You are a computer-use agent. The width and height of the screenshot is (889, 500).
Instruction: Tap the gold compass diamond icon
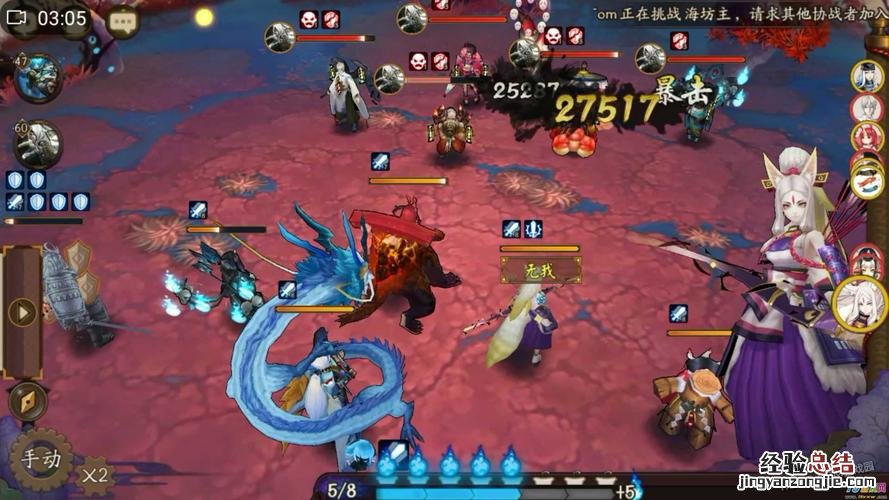pos(27,400)
